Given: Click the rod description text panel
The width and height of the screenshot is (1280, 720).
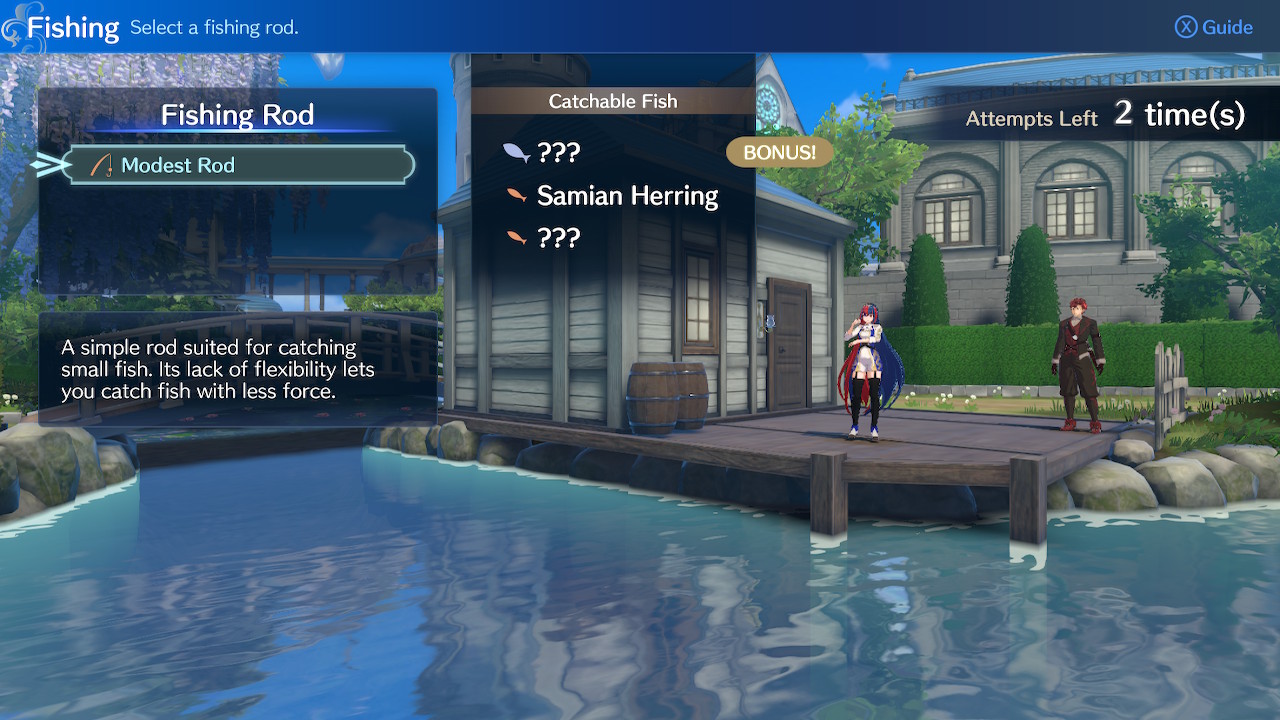Looking at the screenshot, I should tap(237, 371).
